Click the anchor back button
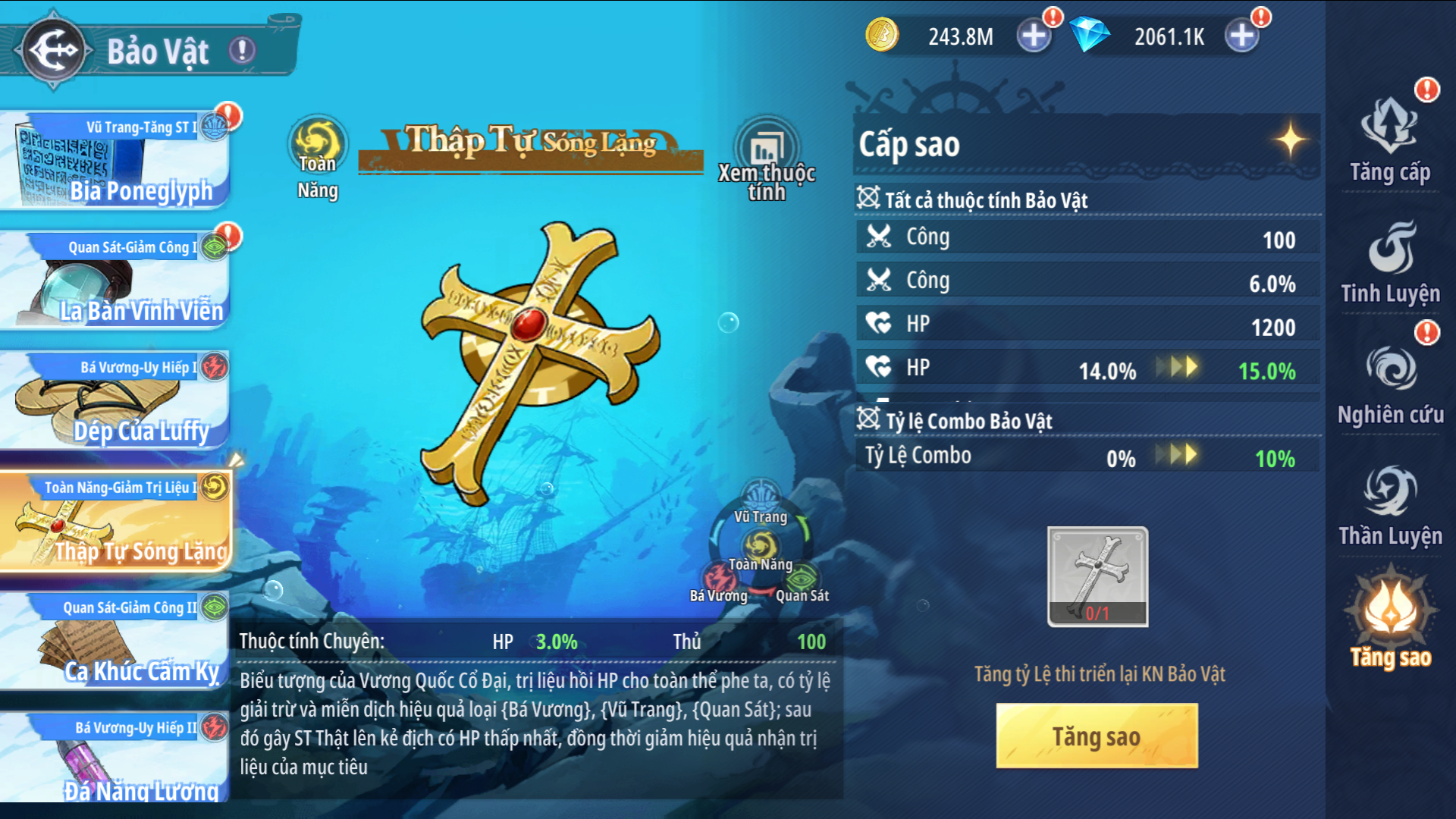 [53, 50]
